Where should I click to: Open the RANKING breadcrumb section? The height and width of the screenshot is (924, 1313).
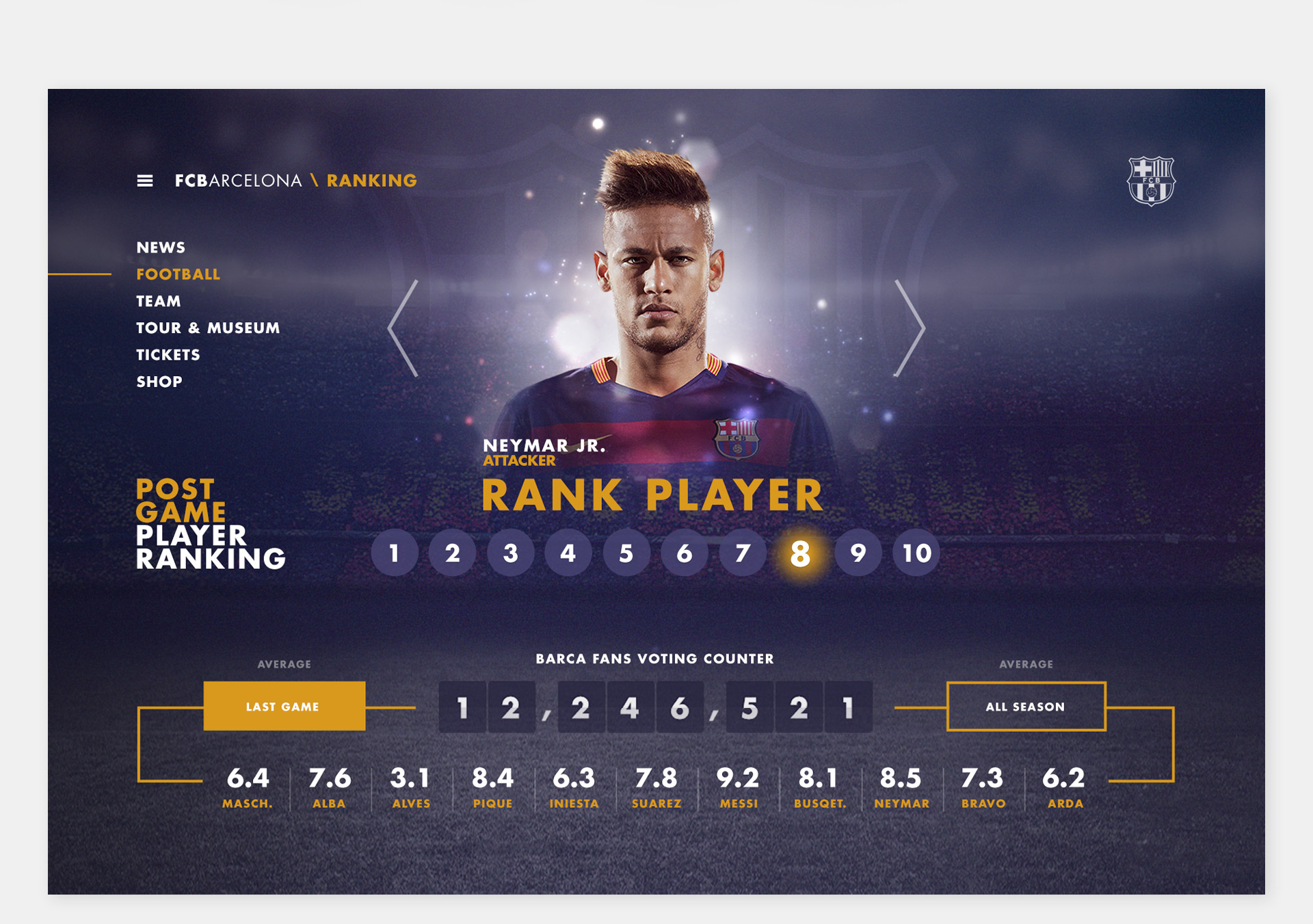click(371, 180)
